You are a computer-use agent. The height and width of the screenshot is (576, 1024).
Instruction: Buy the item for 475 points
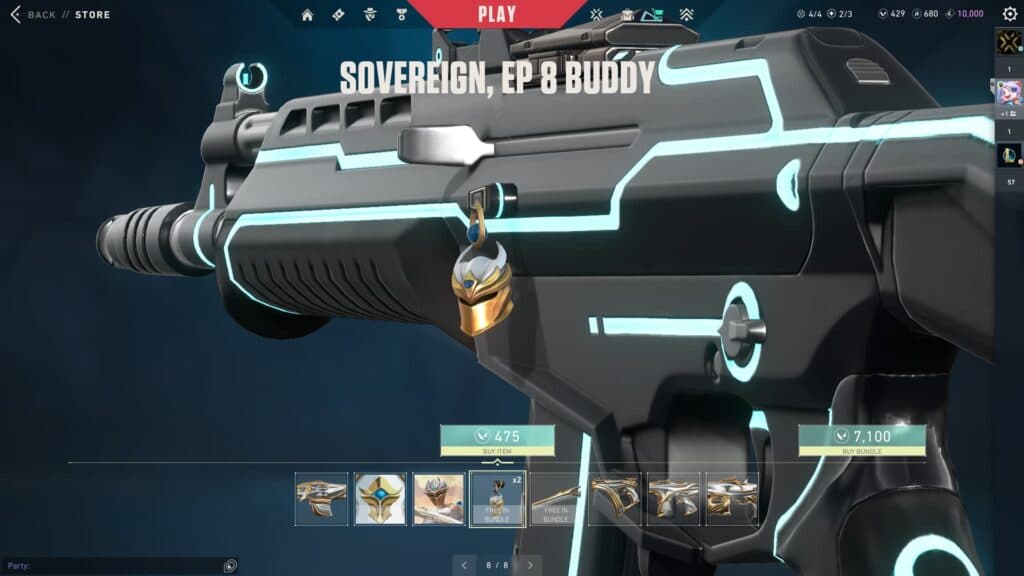click(x=497, y=440)
